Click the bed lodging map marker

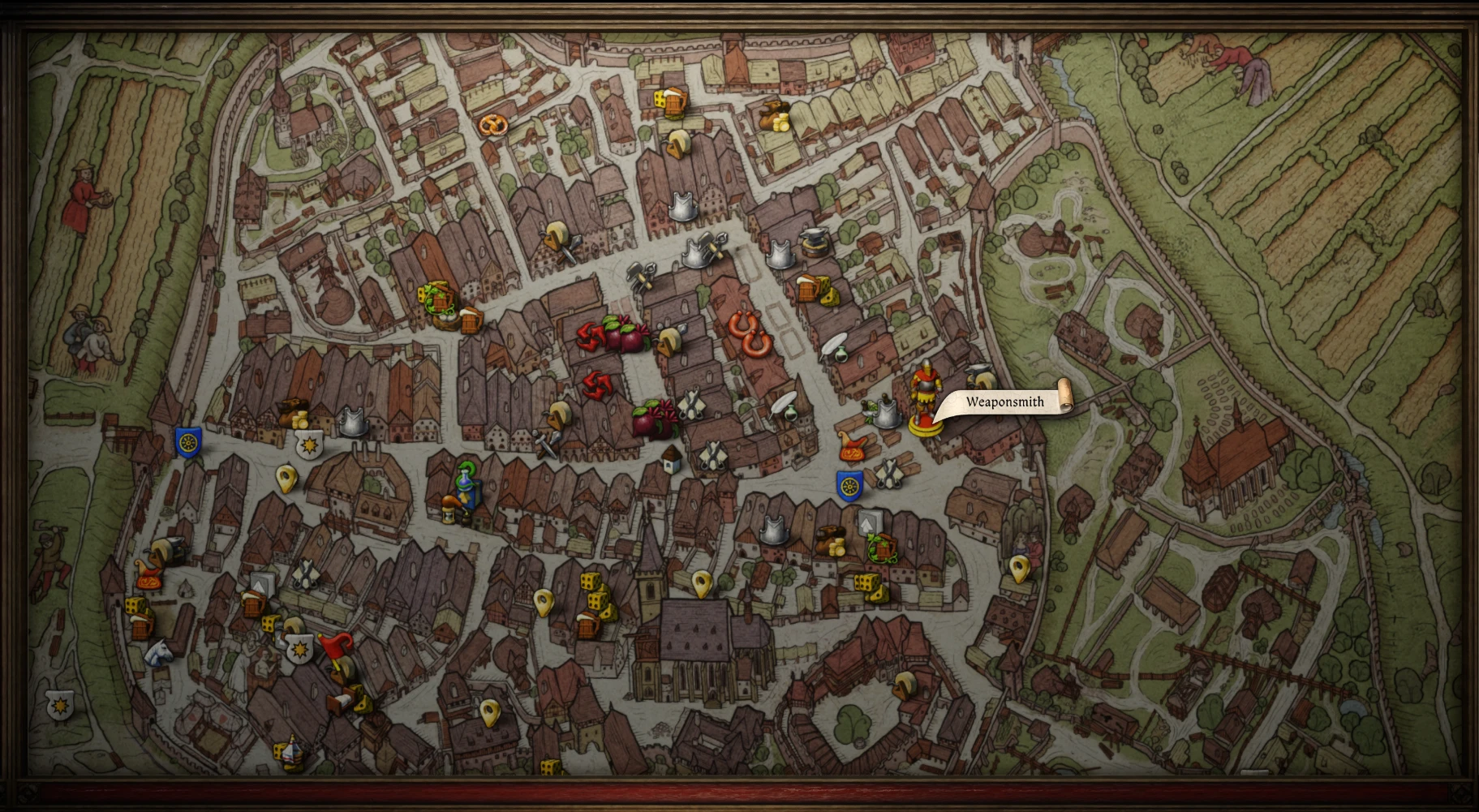(x=342, y=698)
